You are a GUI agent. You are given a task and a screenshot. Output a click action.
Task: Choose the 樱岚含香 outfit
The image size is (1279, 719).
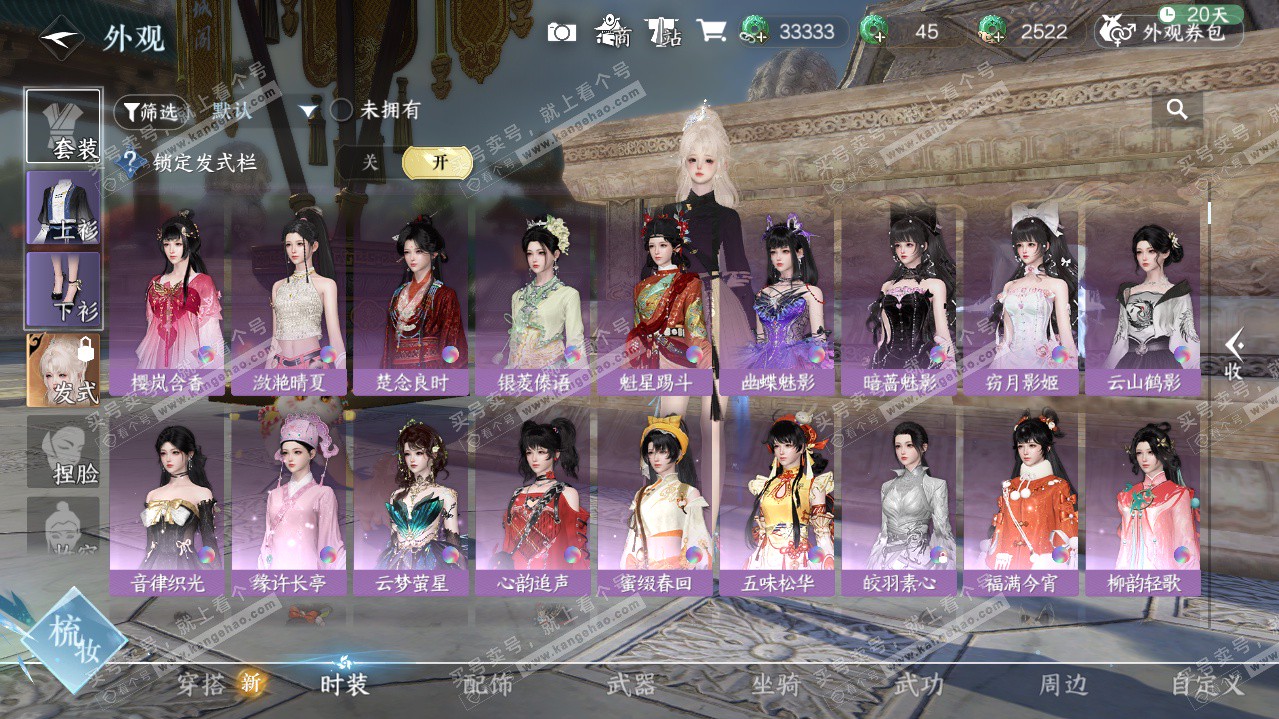167,300
